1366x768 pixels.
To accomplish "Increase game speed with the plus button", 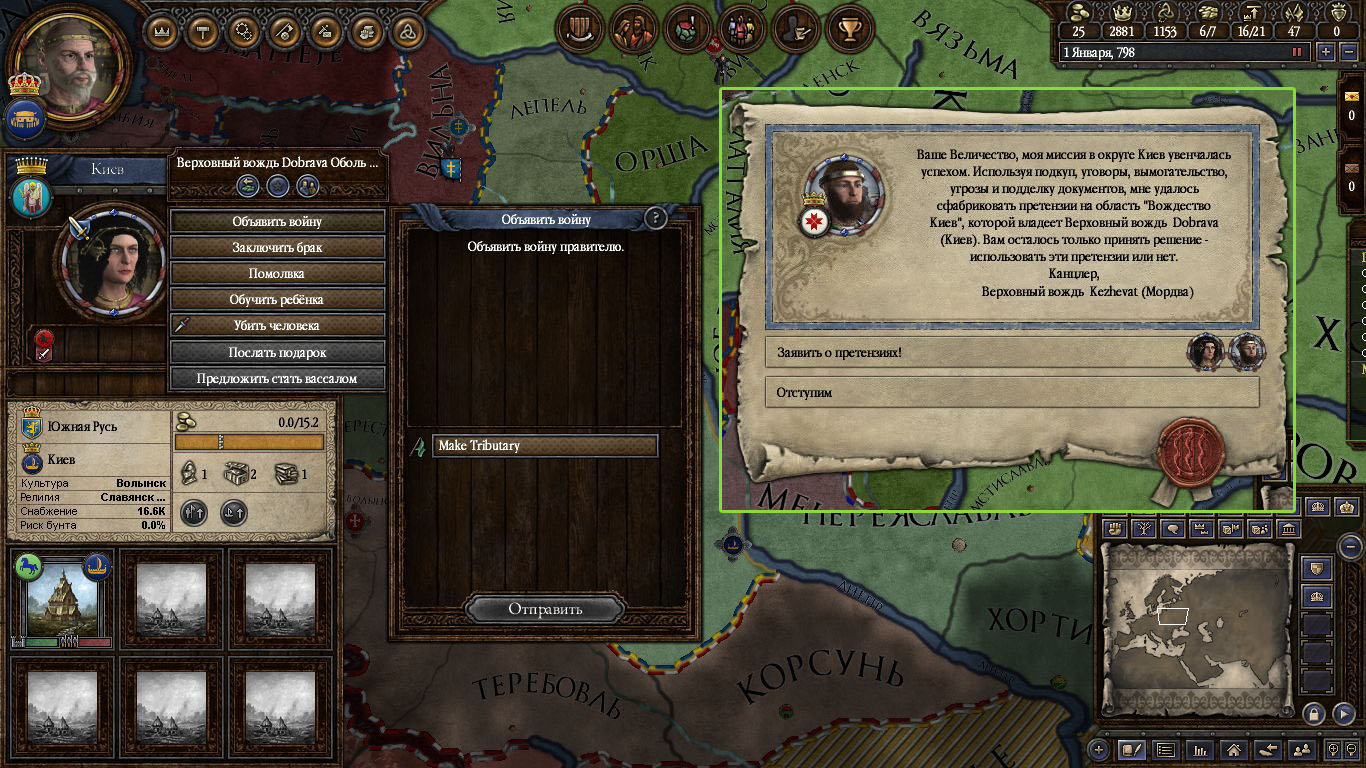I will (x=1326, y=52).
